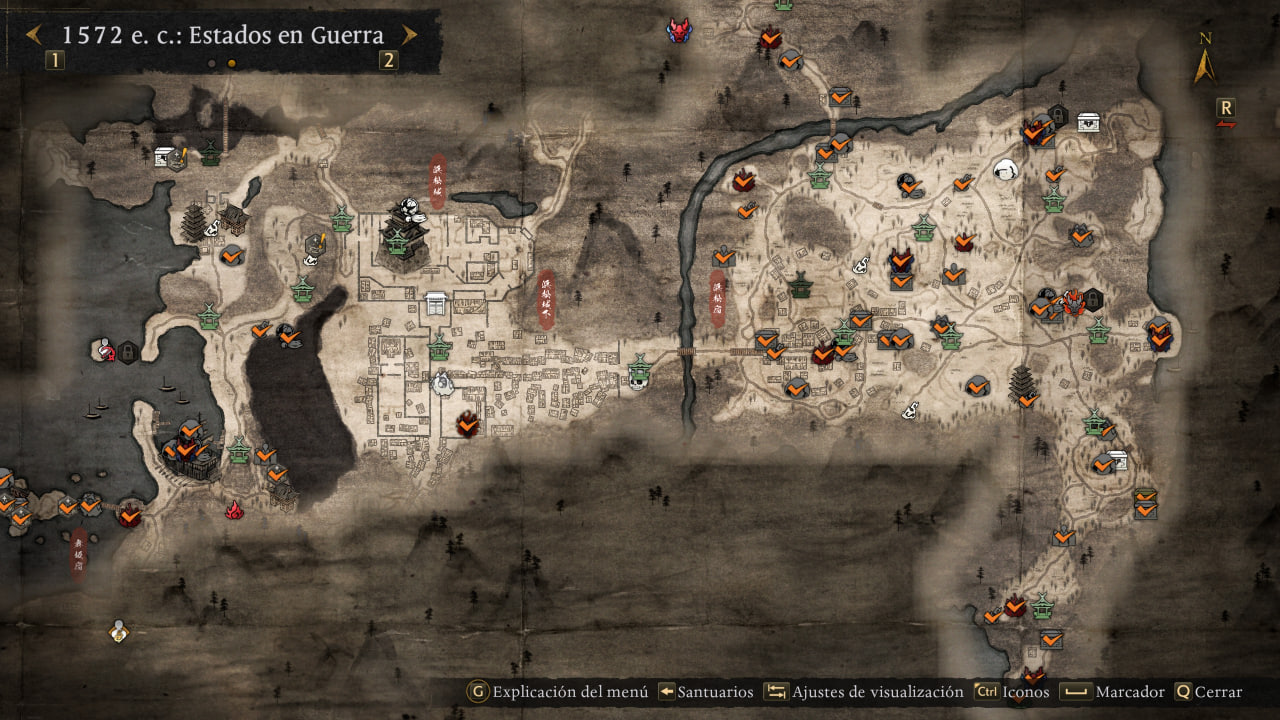
Task: Open the treasure chest icon in the northeast region
Action: pyautogui.click(x=1087, y=120)
